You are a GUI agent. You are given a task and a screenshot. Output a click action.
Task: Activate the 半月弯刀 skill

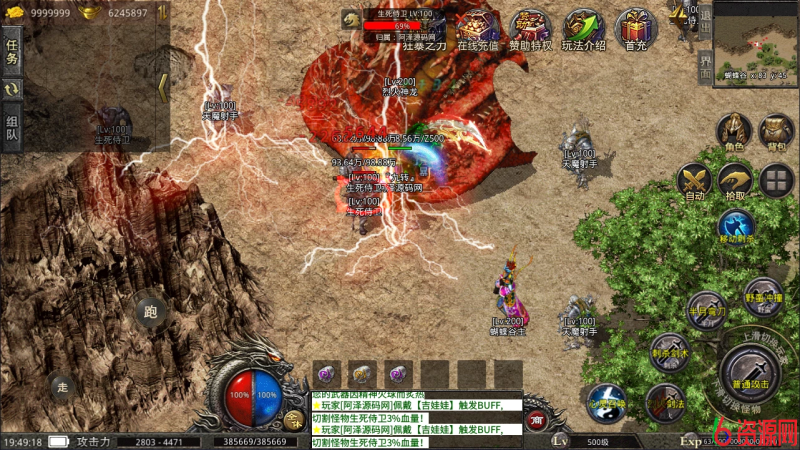pos(707,310)
